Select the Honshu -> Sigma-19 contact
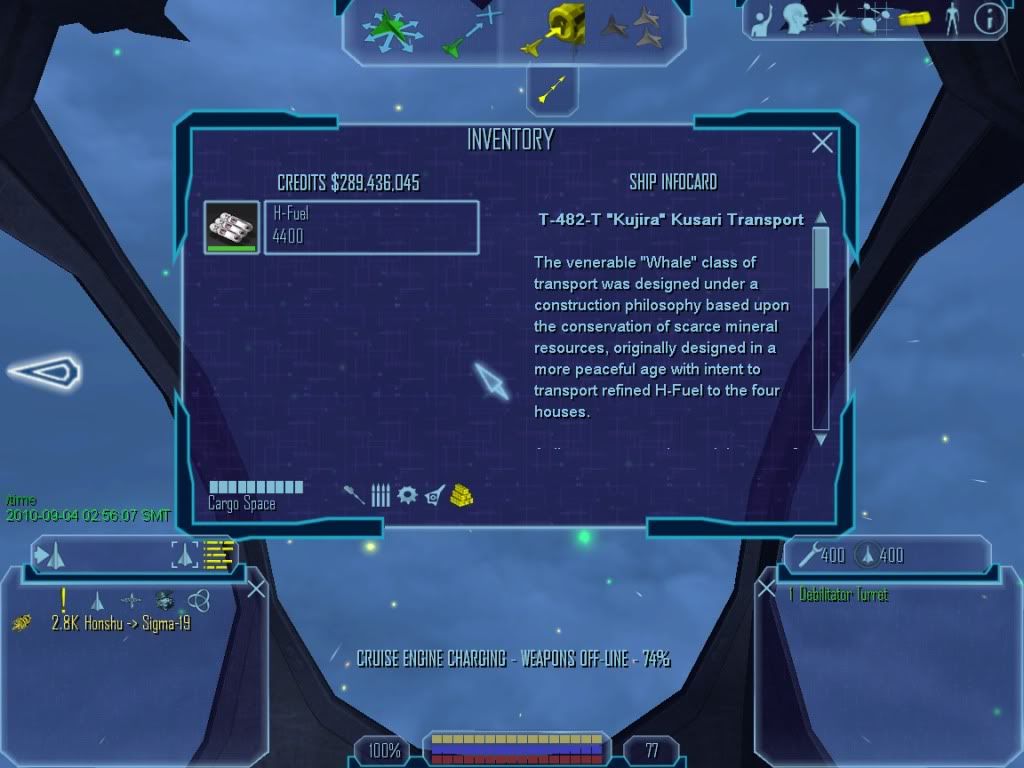The width and height of the screenshot is (1024, 768). point(120,624)
